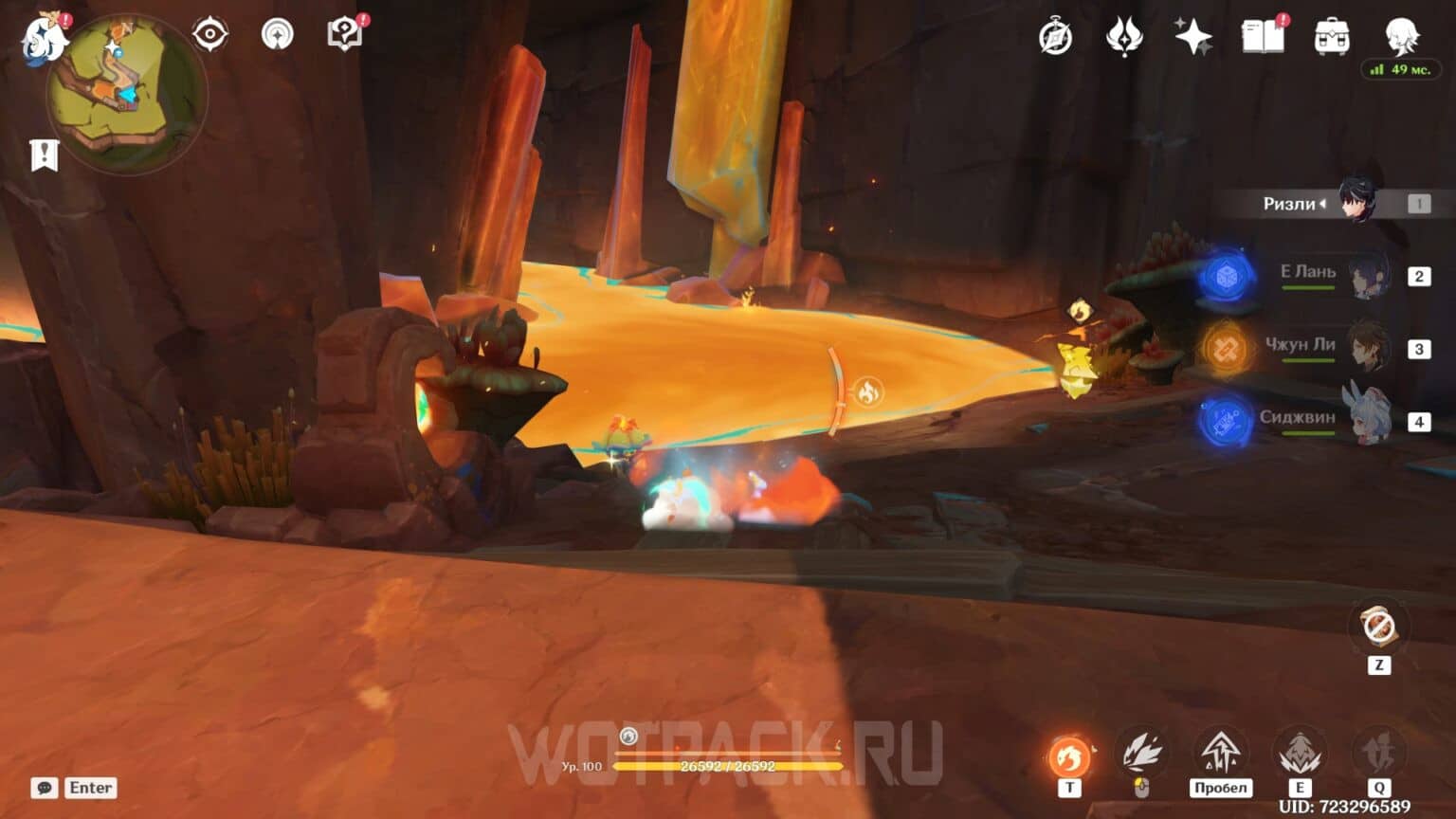Open the tutorial handbook question-mark icon
The height and width of the screenshot is (819, 1456).
coord(345,34)
